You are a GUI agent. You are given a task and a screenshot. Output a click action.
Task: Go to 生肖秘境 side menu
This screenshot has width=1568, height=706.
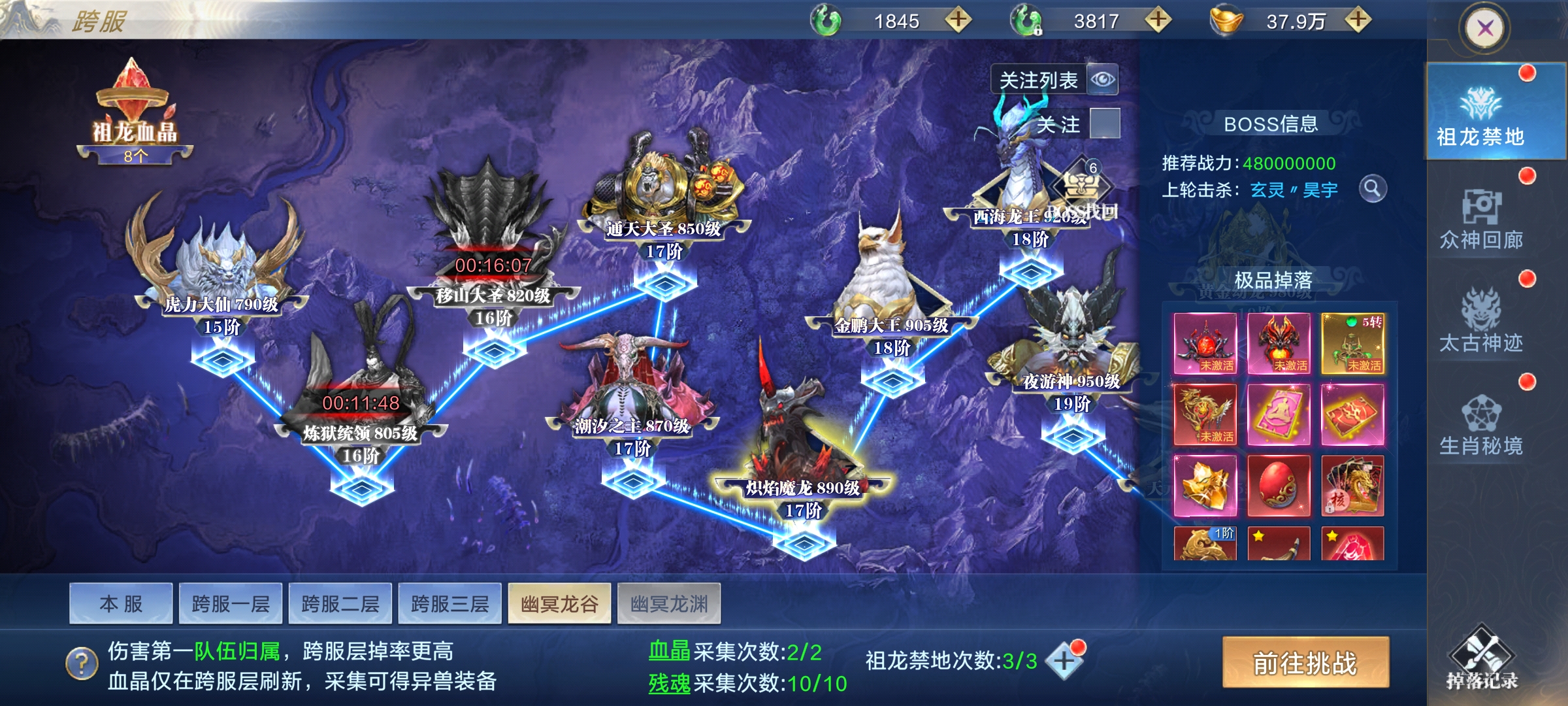tap(1481, 425)
